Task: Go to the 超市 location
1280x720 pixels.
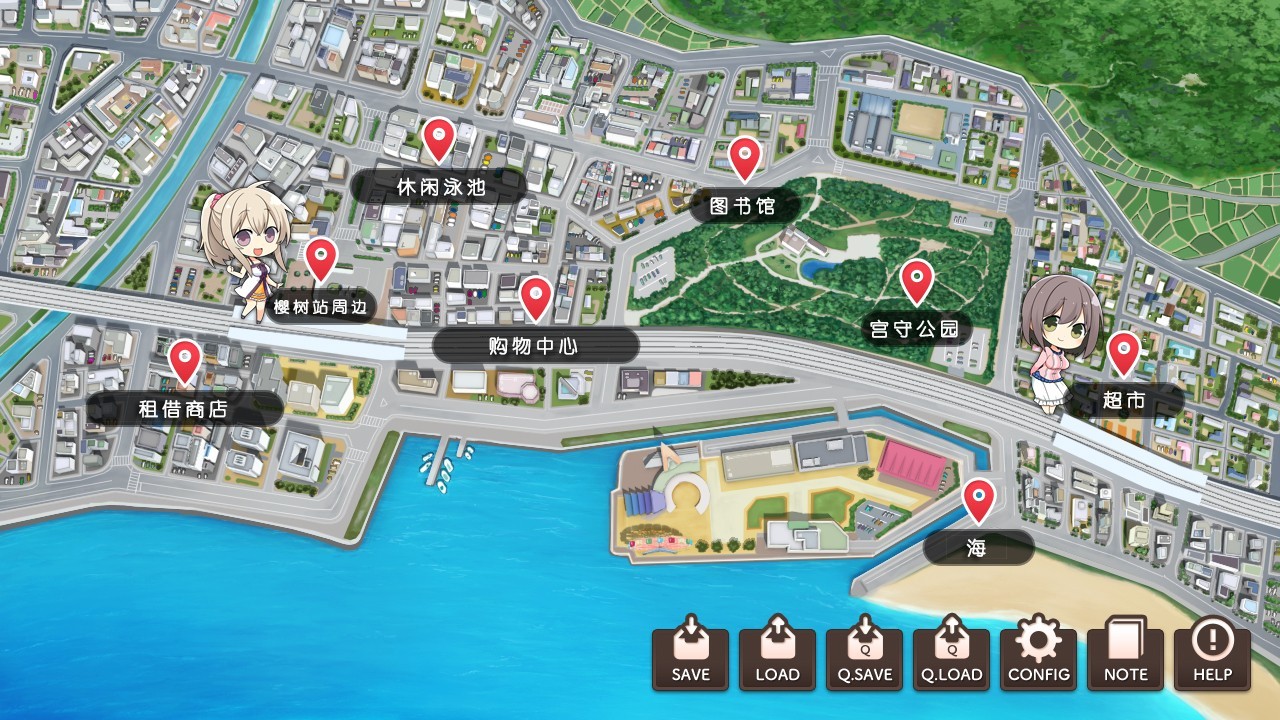Action: coord(1123,401)
